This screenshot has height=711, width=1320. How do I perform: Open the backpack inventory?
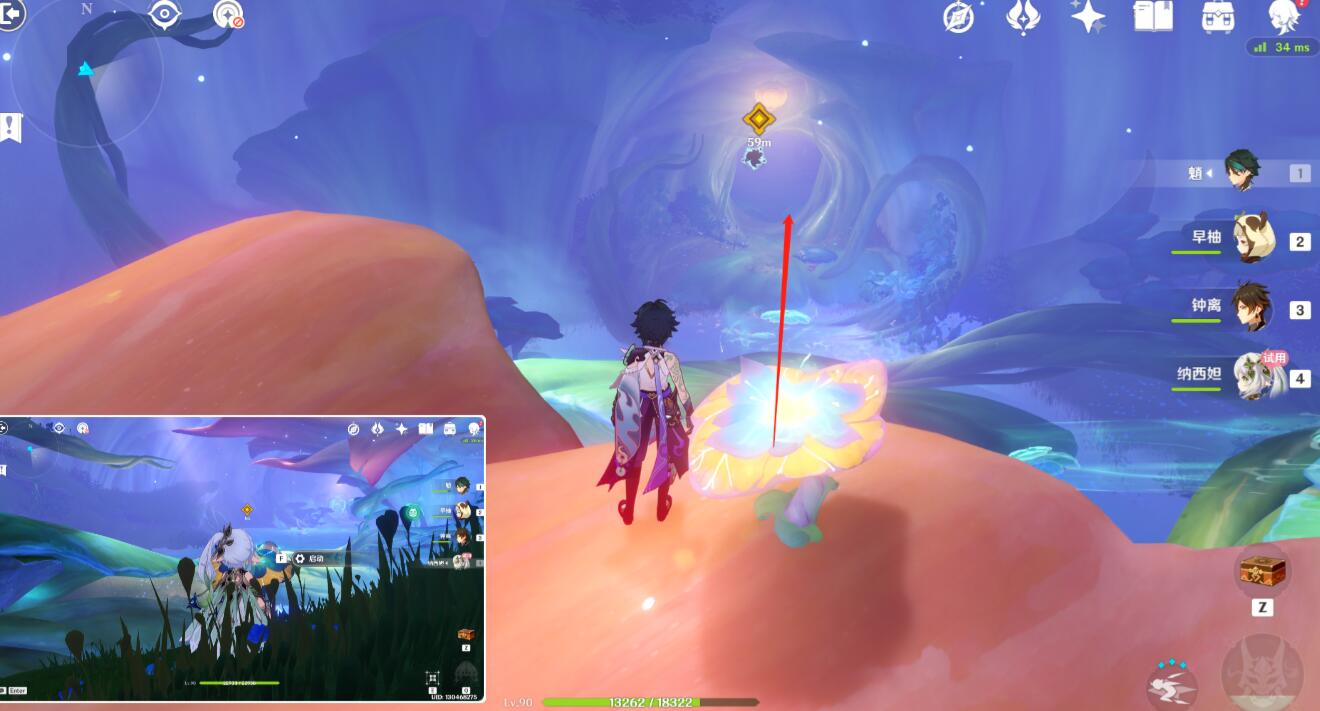[x=1217, y=16]
